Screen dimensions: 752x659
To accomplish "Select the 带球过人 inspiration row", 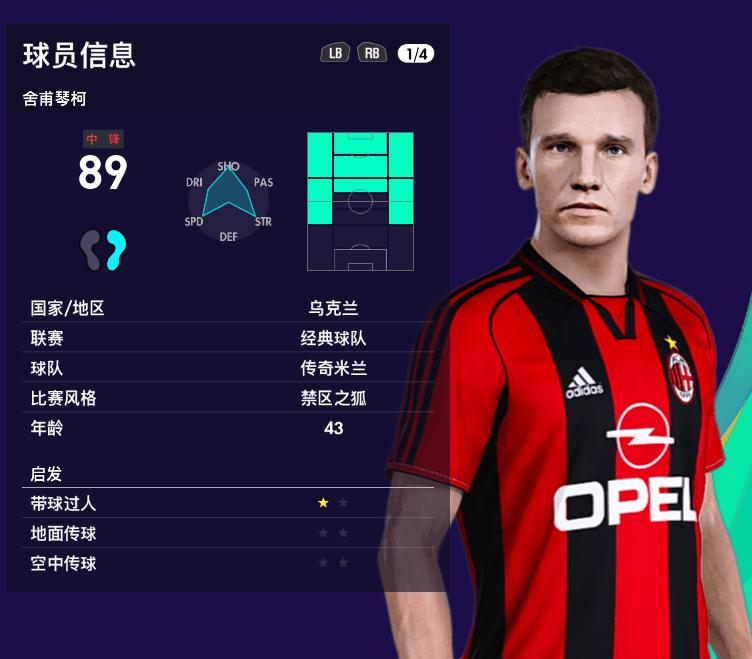I will pos(230,503).
